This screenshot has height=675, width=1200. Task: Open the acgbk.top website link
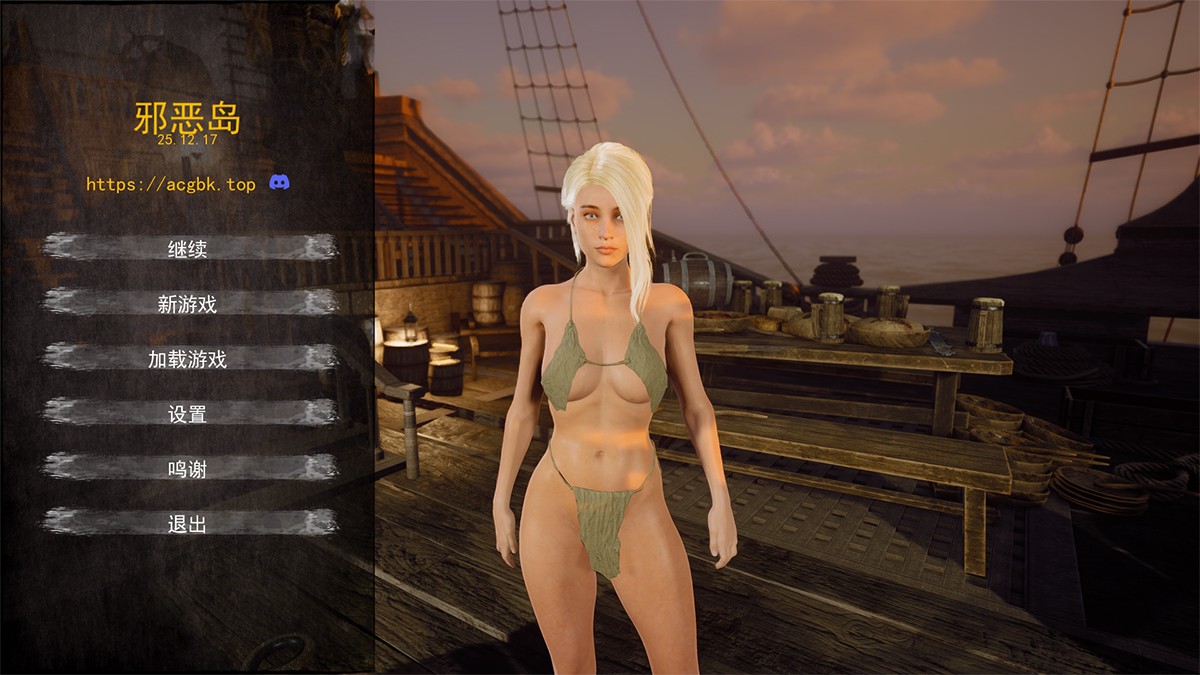pos(171,184)
